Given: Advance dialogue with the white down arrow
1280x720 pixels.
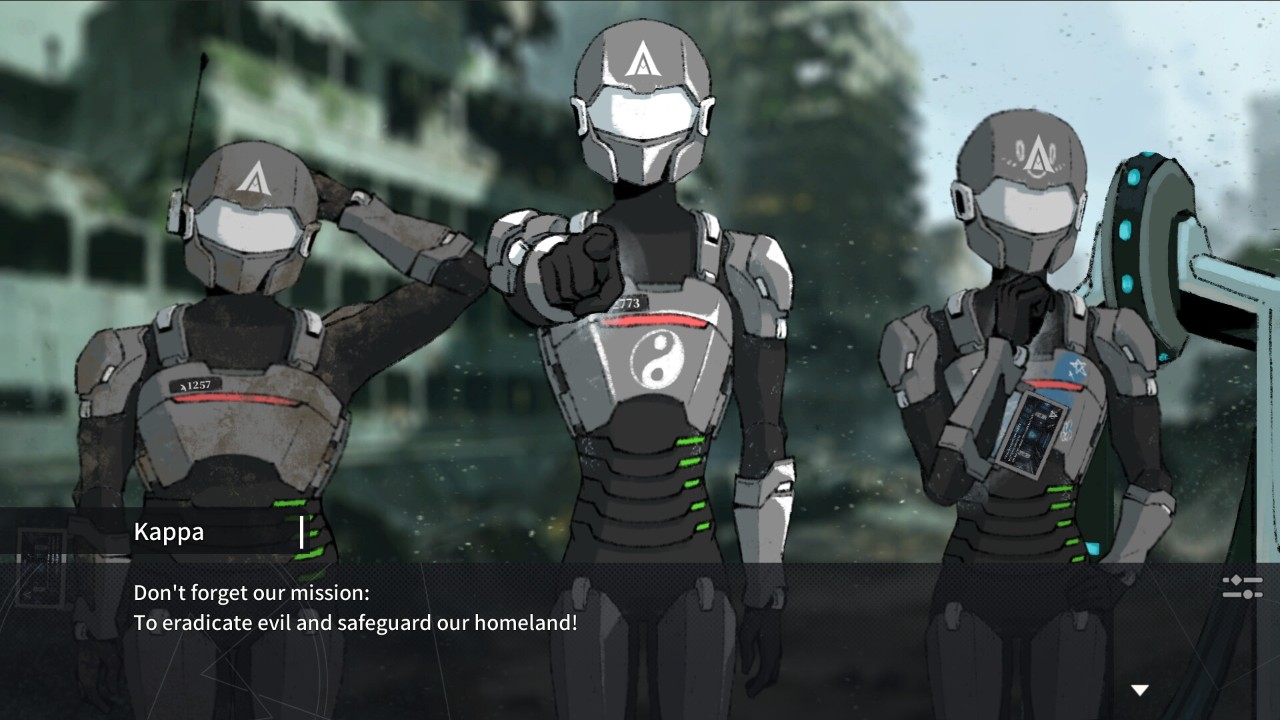Looking at the screenshot, I should pos(1139,690).
